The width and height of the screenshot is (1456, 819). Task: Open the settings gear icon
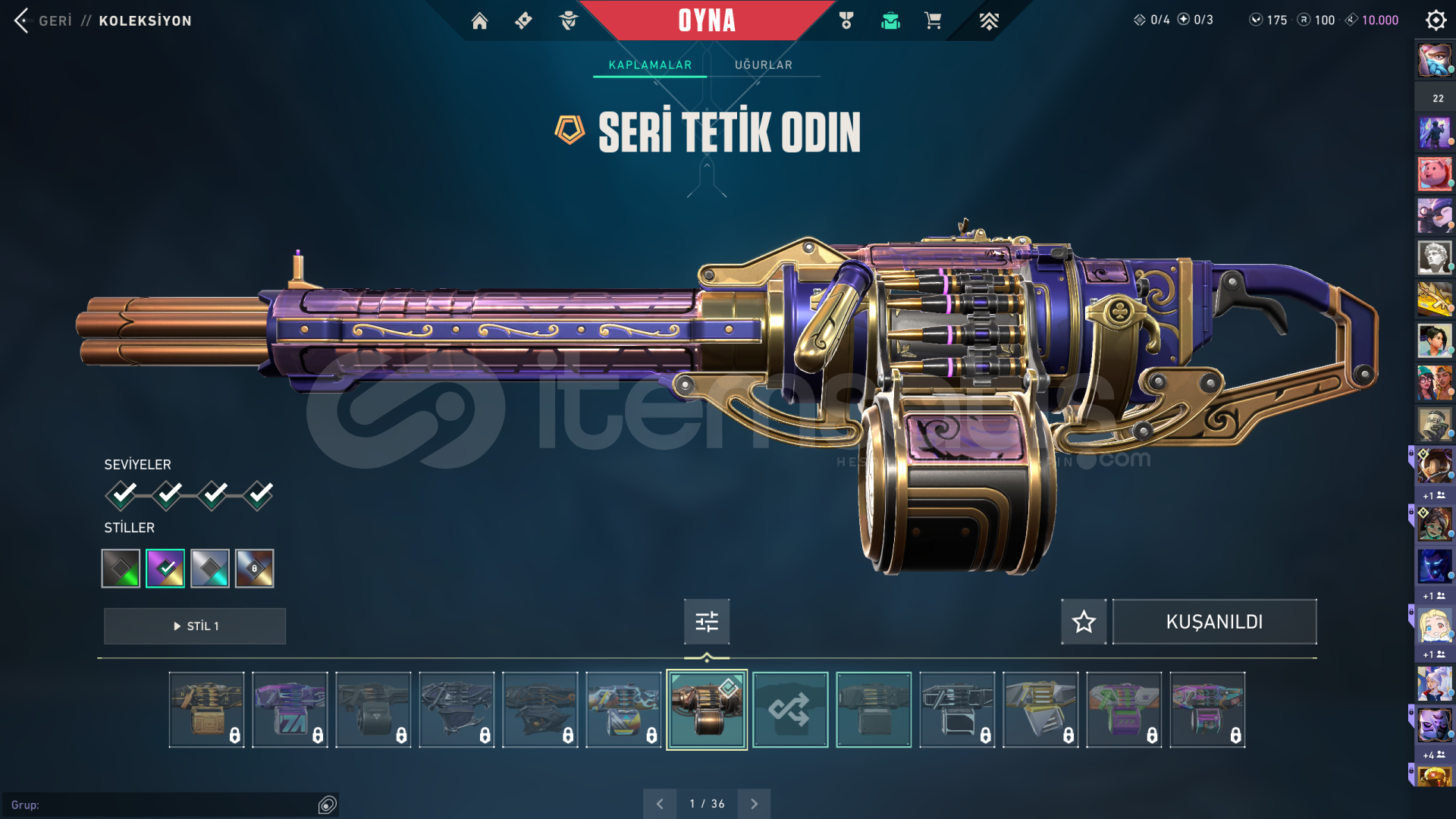pos(1436,20)
